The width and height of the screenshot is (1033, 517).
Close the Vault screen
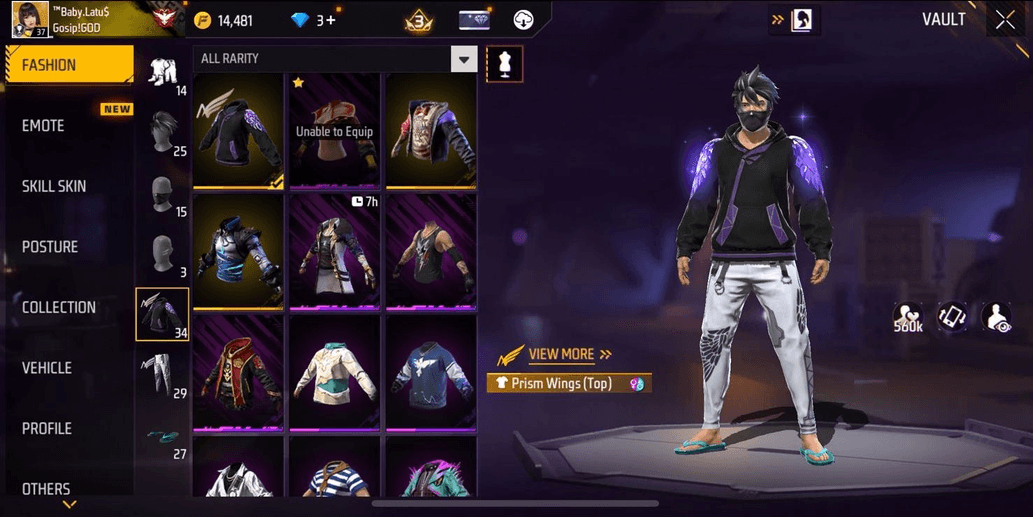(1004, 20)
